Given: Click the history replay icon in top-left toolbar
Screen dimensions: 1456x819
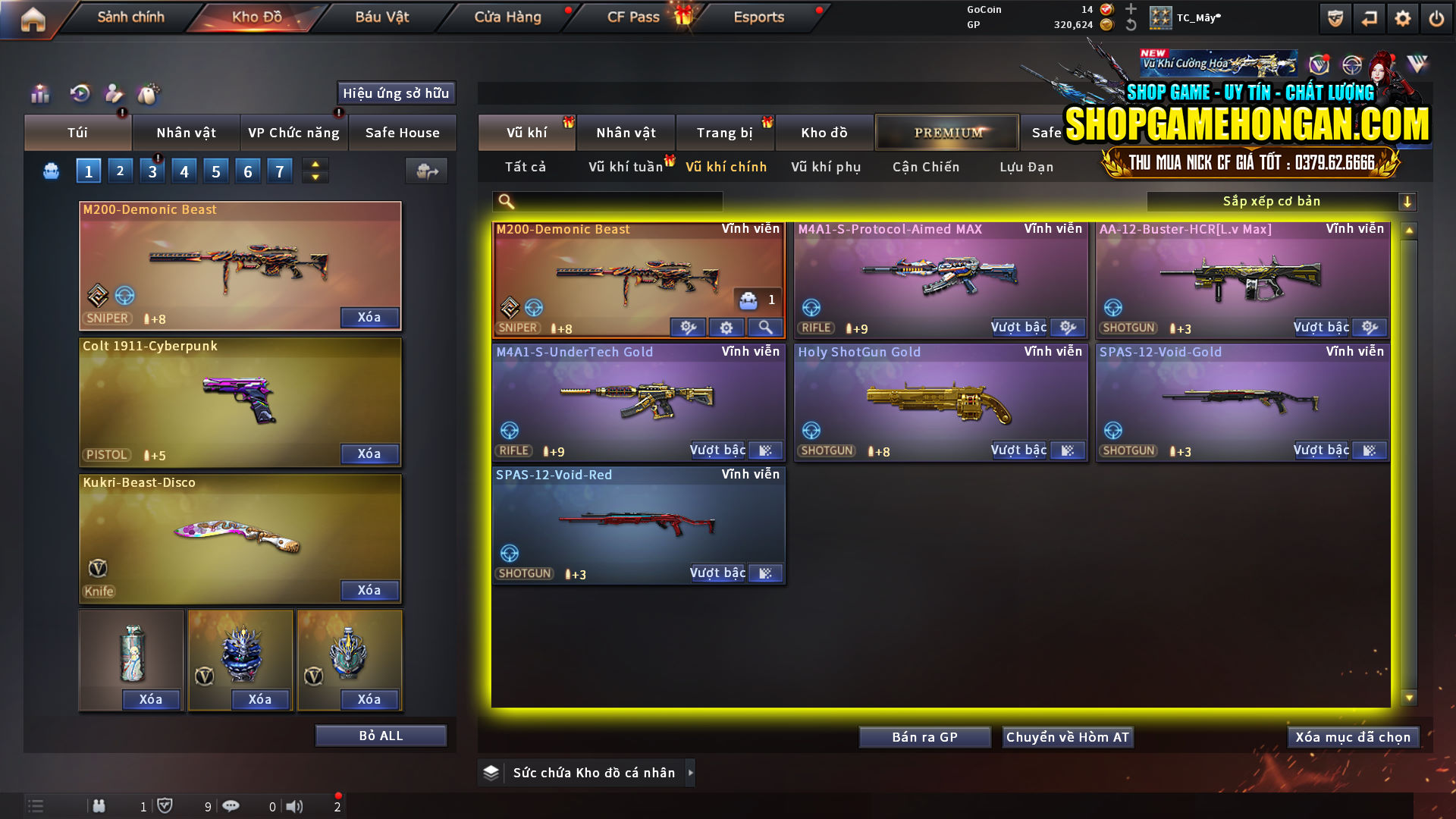Looking at the screenshot, I should click(78, 94).
